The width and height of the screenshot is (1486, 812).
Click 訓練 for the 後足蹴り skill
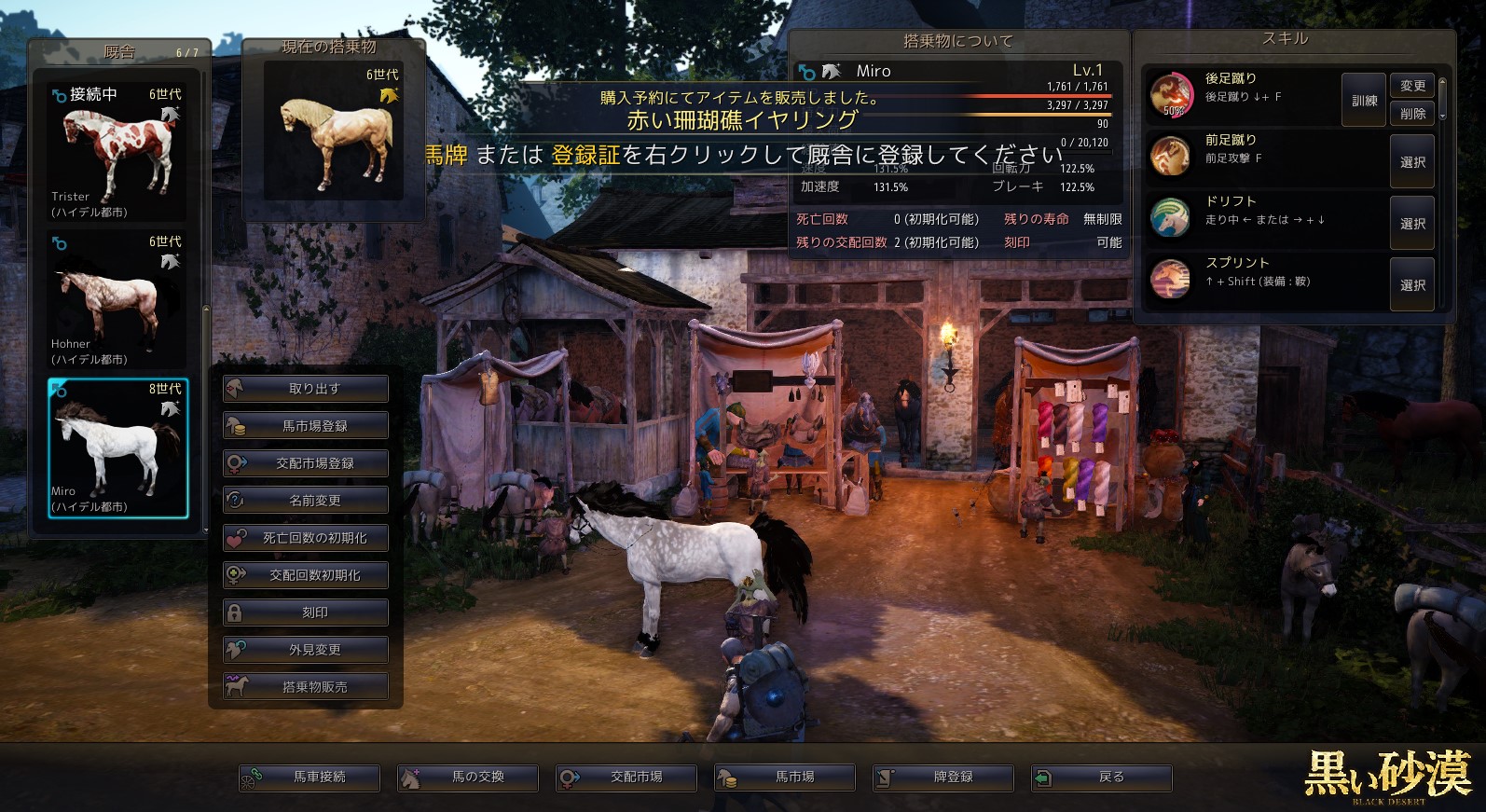(x=1364, y=101)
